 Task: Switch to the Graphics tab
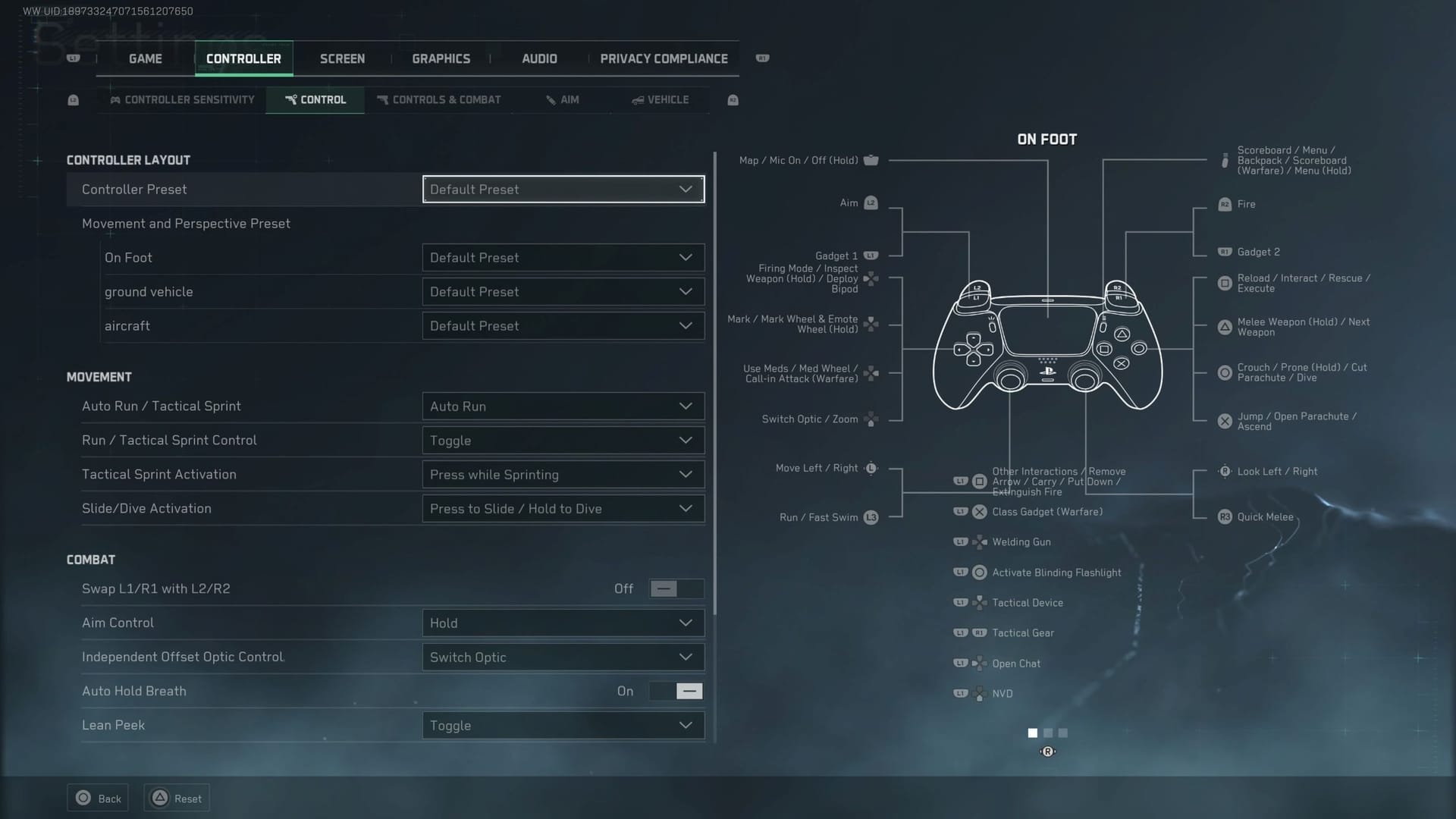[441, 58]
